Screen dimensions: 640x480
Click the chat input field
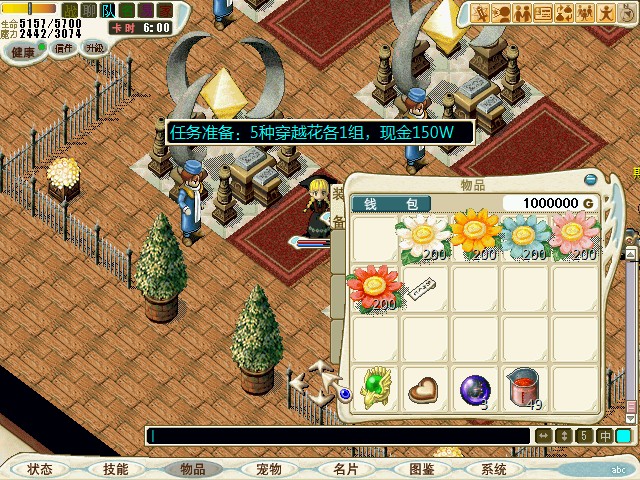338,436
